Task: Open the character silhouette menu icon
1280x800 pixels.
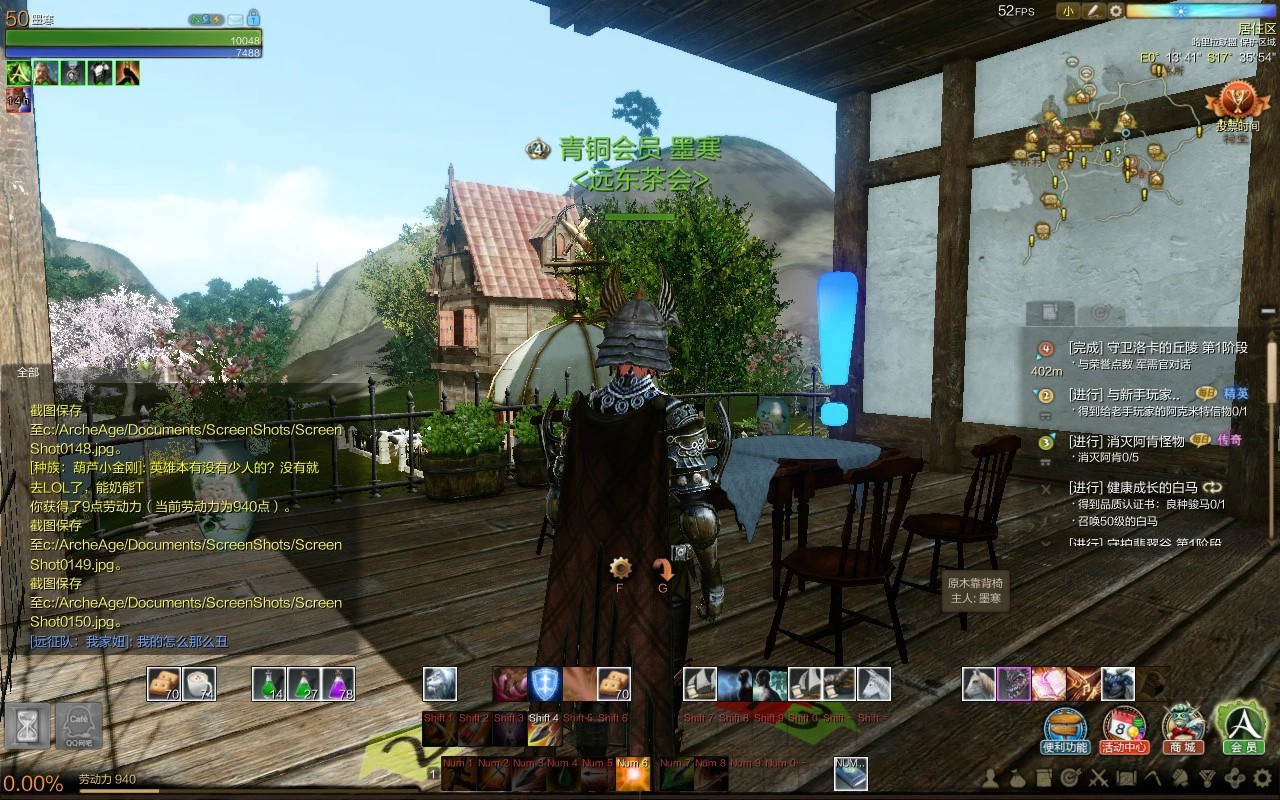Action: 991,777
